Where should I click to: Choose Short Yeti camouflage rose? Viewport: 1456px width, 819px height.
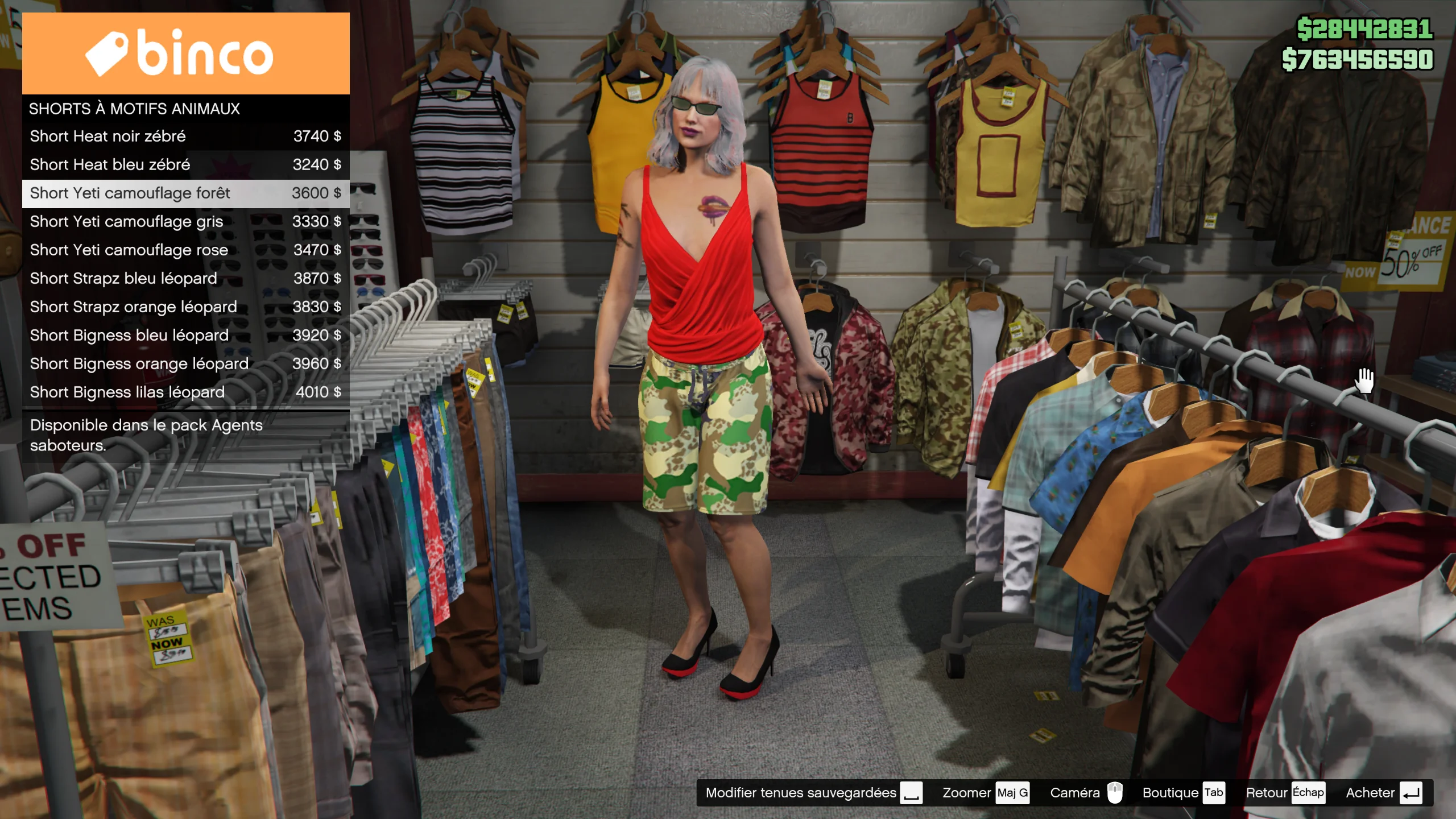(x=185, y=250)
